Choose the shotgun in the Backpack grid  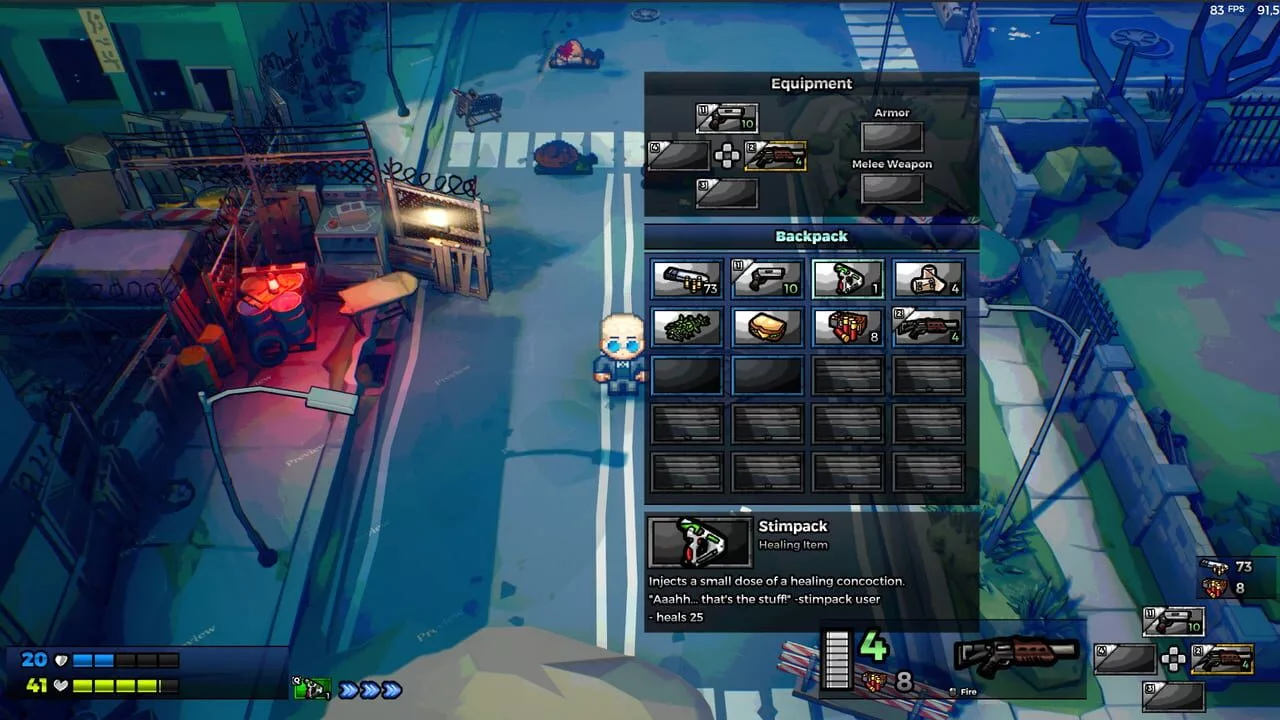(928, 327)
